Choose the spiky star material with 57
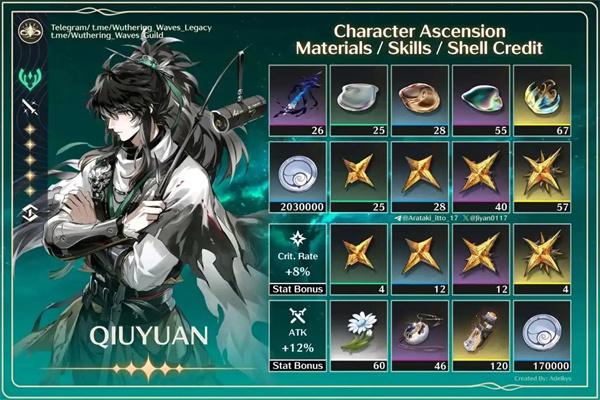Screen dimensions: 600x400 click(x=541, y=176)
